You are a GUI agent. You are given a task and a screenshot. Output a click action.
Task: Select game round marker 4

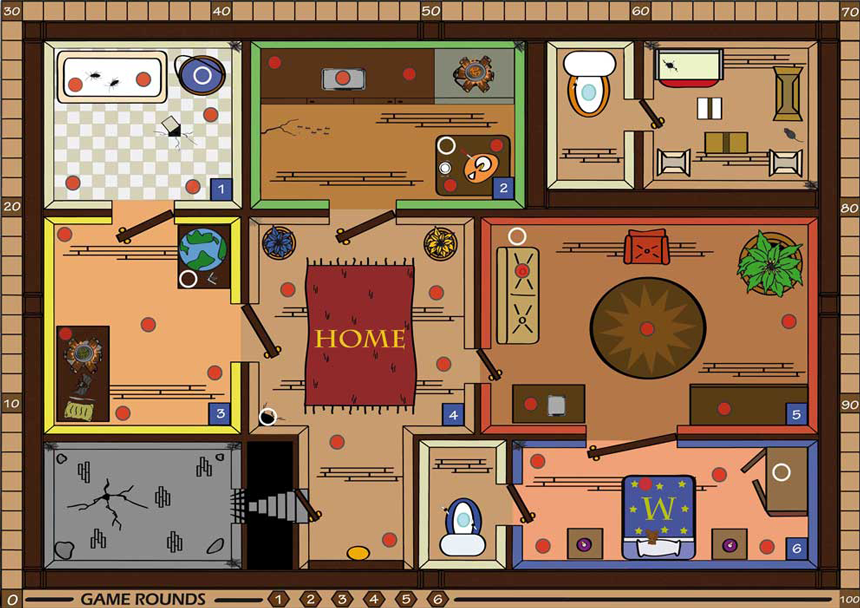pos(373,599)
